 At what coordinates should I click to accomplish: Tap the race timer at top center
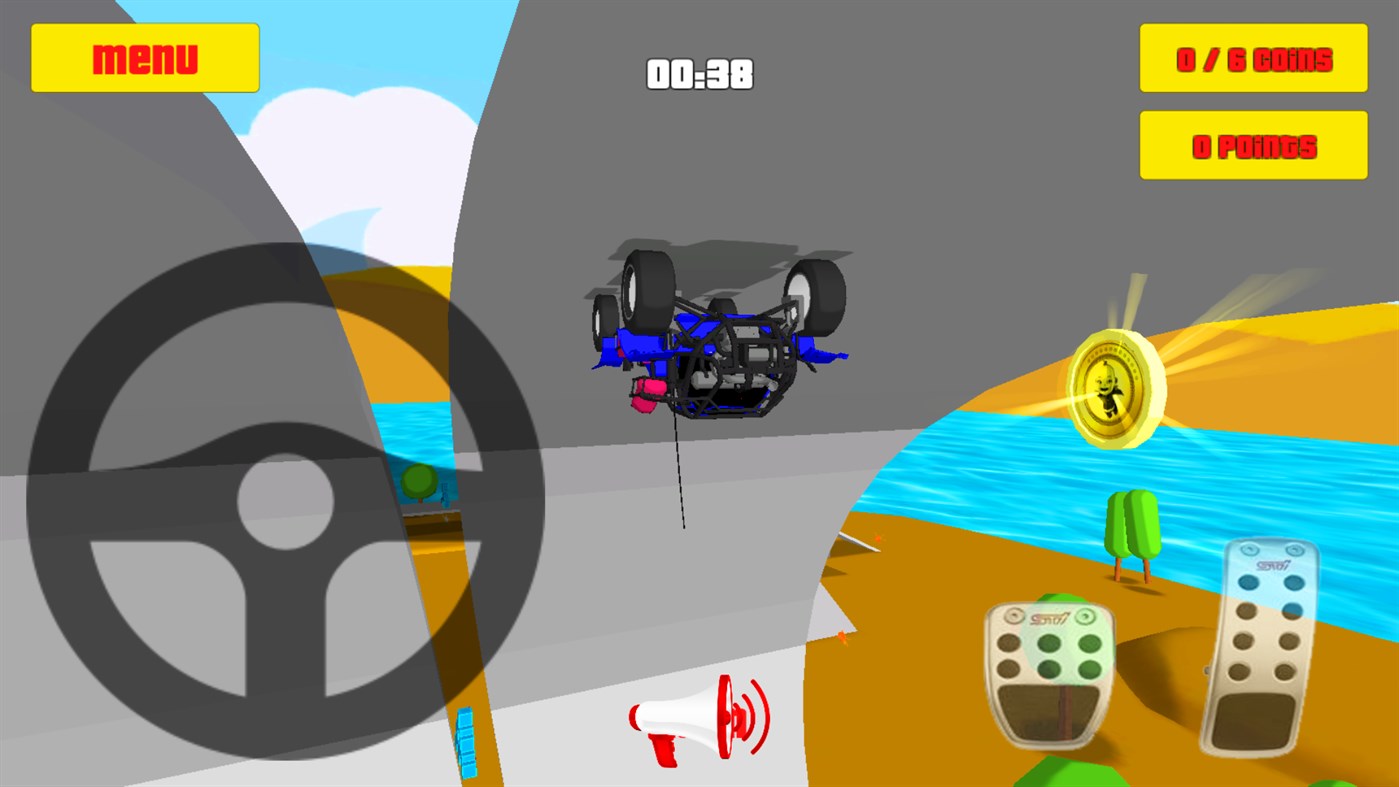698,74
